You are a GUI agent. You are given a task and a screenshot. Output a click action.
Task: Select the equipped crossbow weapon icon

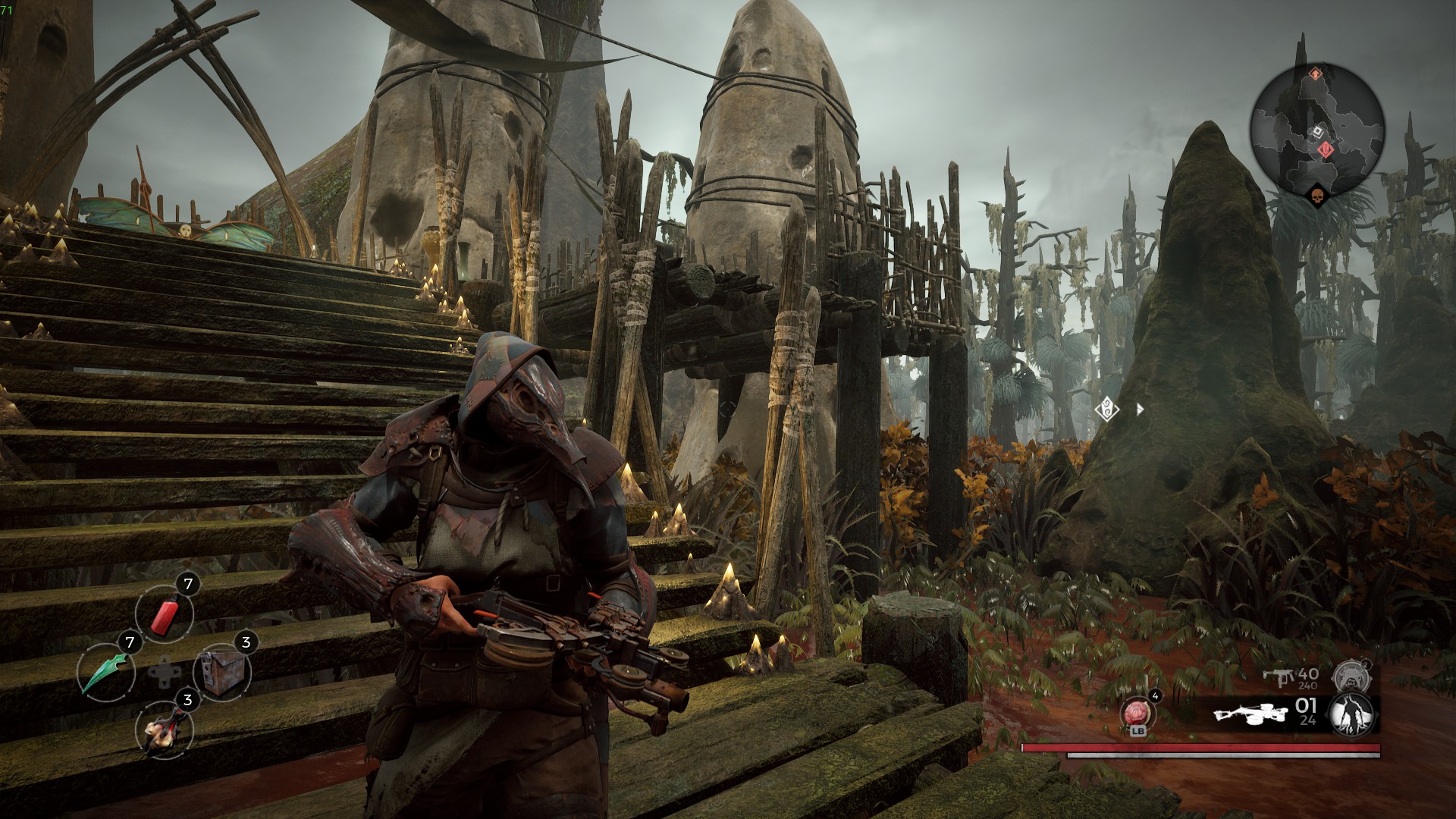[x=1250, y=714]
